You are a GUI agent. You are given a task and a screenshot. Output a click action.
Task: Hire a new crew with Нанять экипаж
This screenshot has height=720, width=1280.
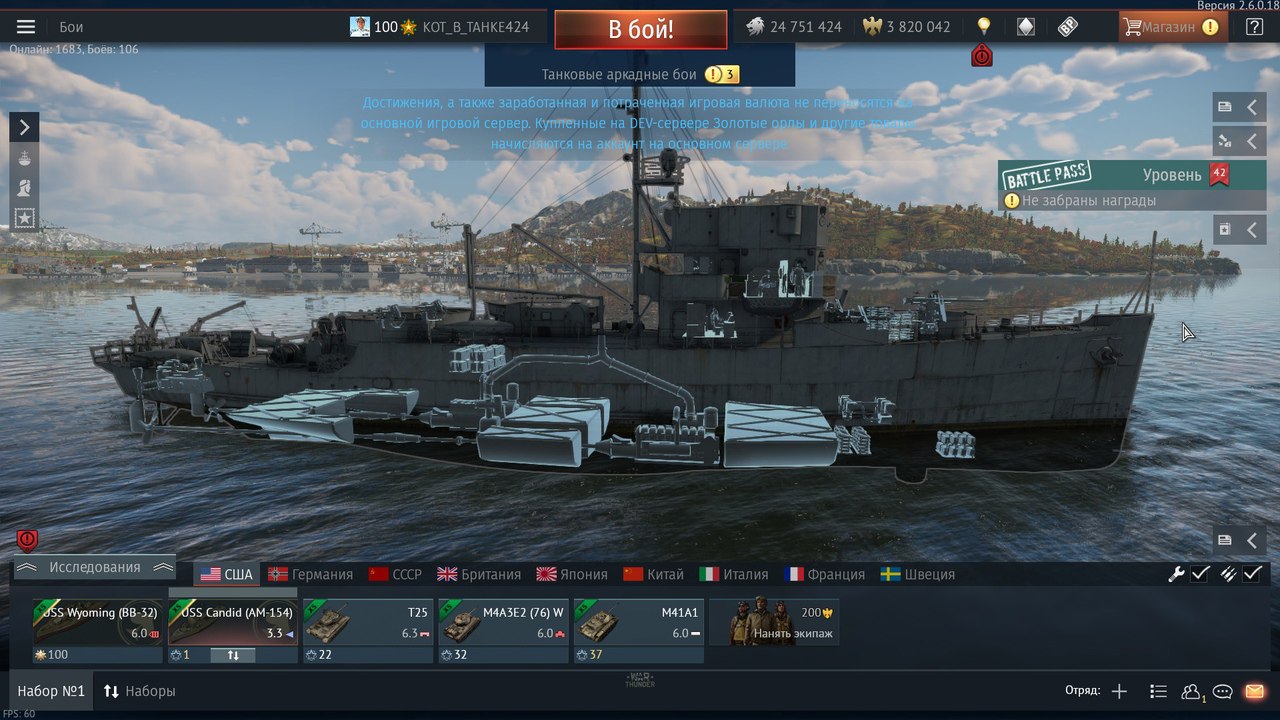pyautogui.click(x=775, y=624)
